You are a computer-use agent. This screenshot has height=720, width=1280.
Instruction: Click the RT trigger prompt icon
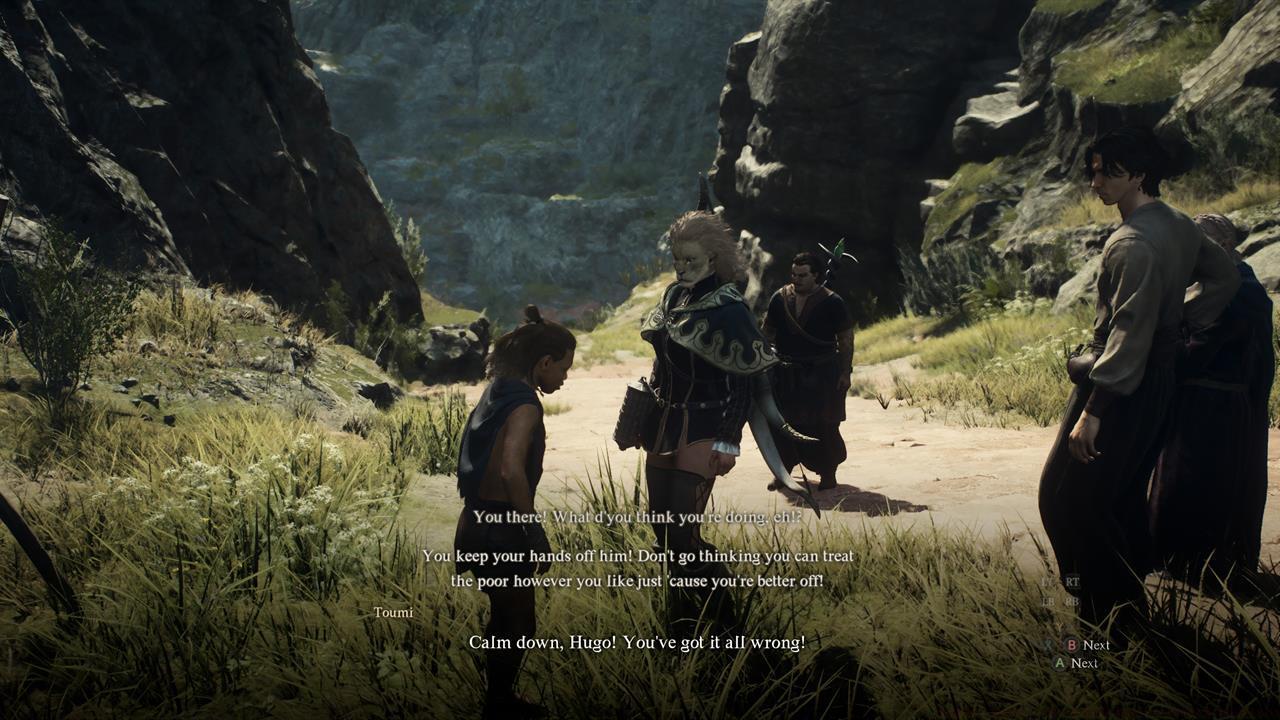1074,583
